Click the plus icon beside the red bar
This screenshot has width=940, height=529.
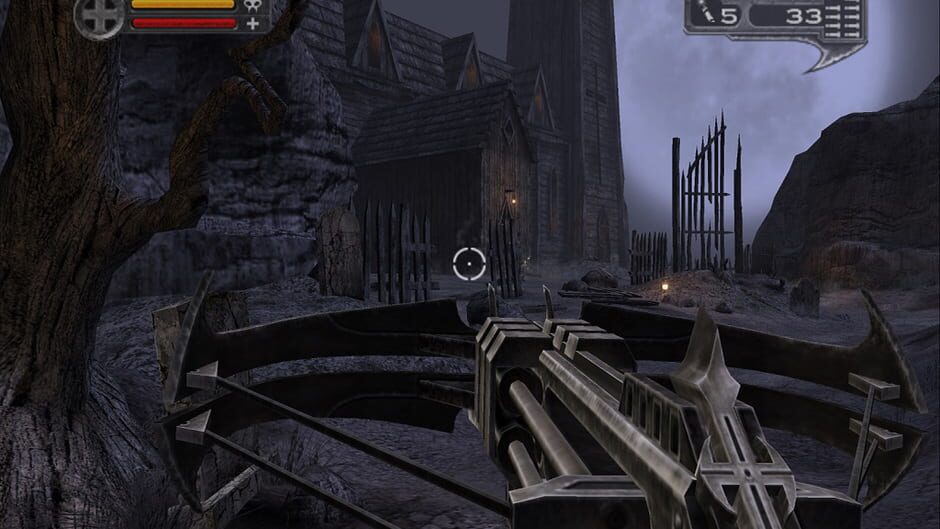(252, 23)
